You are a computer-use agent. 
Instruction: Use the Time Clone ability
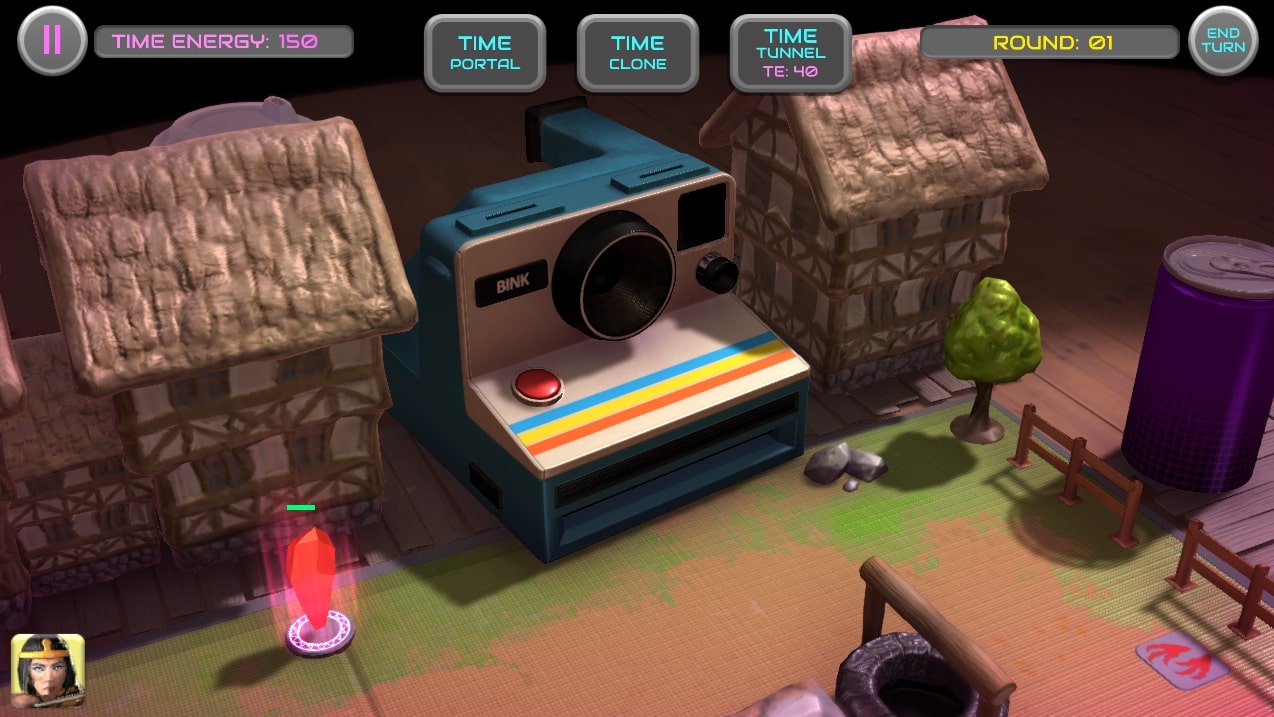point(638,53)
